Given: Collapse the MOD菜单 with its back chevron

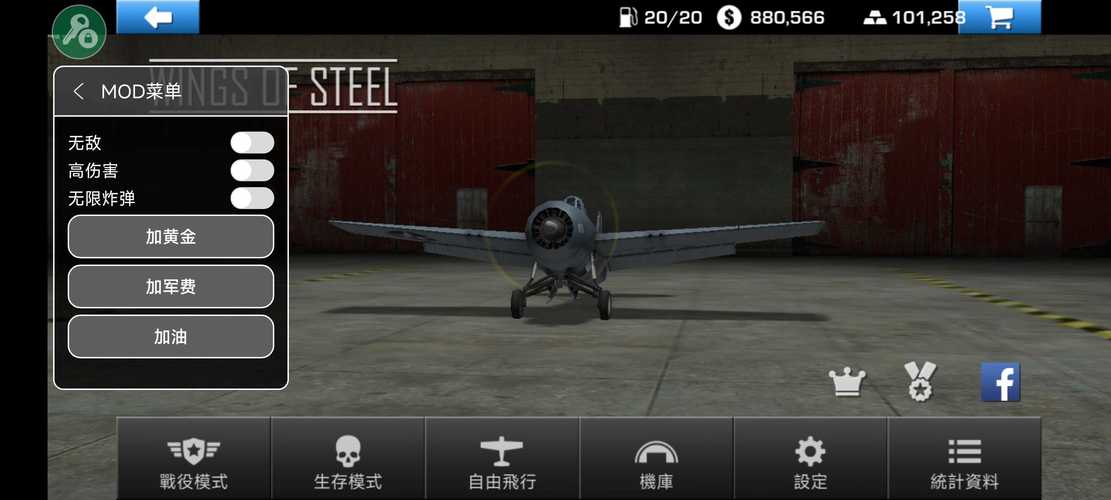Looking at the screenshot, I should point(79,92).
